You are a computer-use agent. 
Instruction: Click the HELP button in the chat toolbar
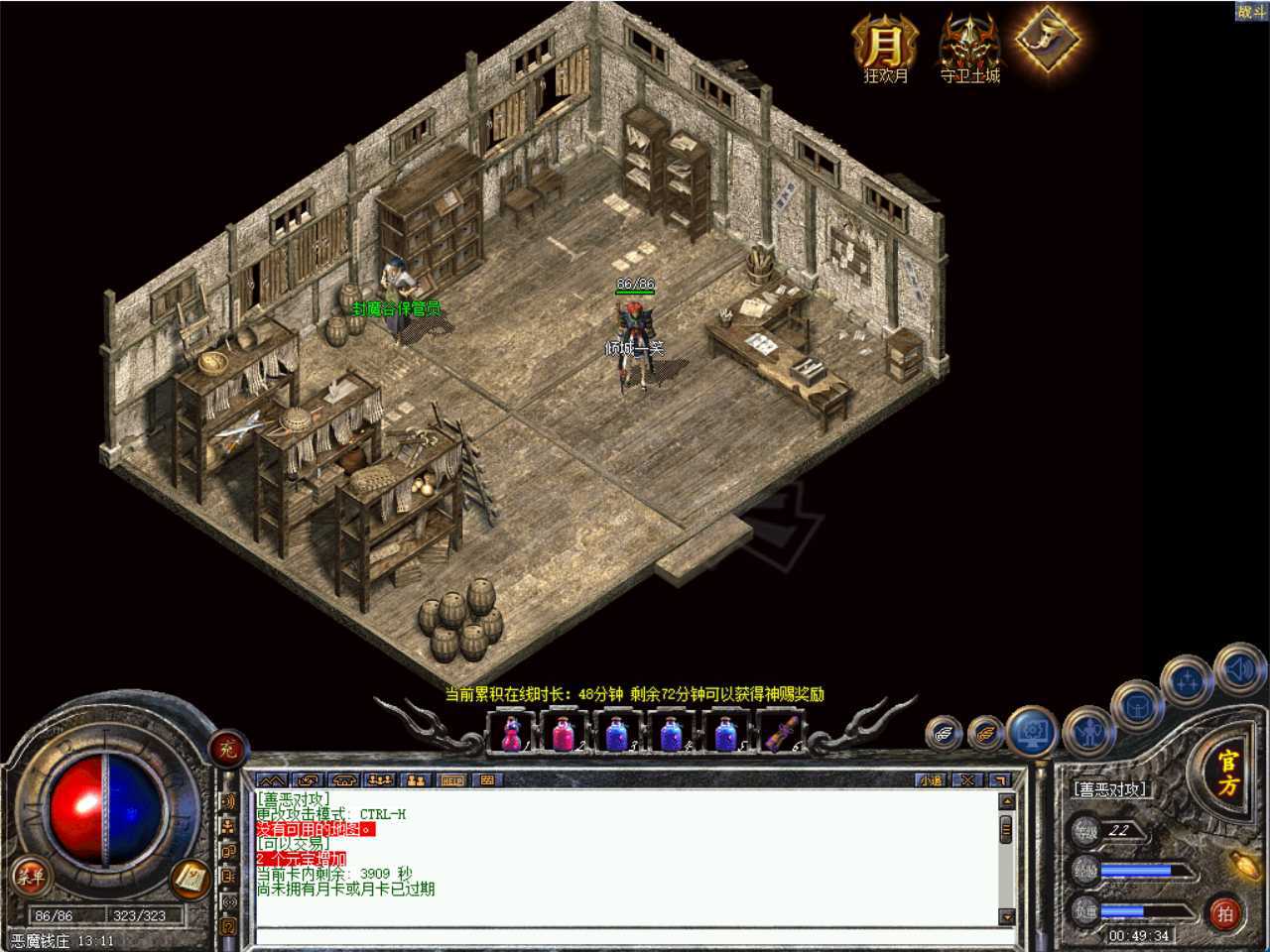click(452, 780)
